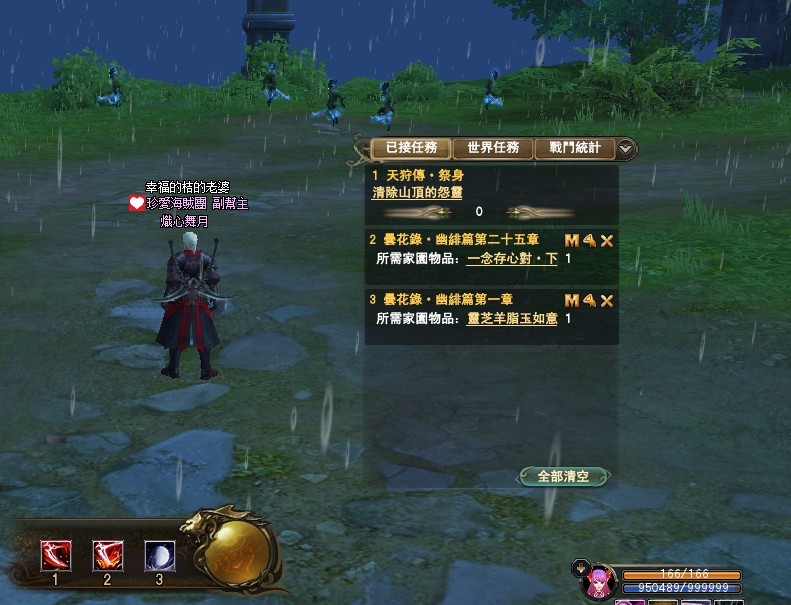Select the pink-haired pet portrait
This screenshot has width=791, height=605.
point(598,581)
